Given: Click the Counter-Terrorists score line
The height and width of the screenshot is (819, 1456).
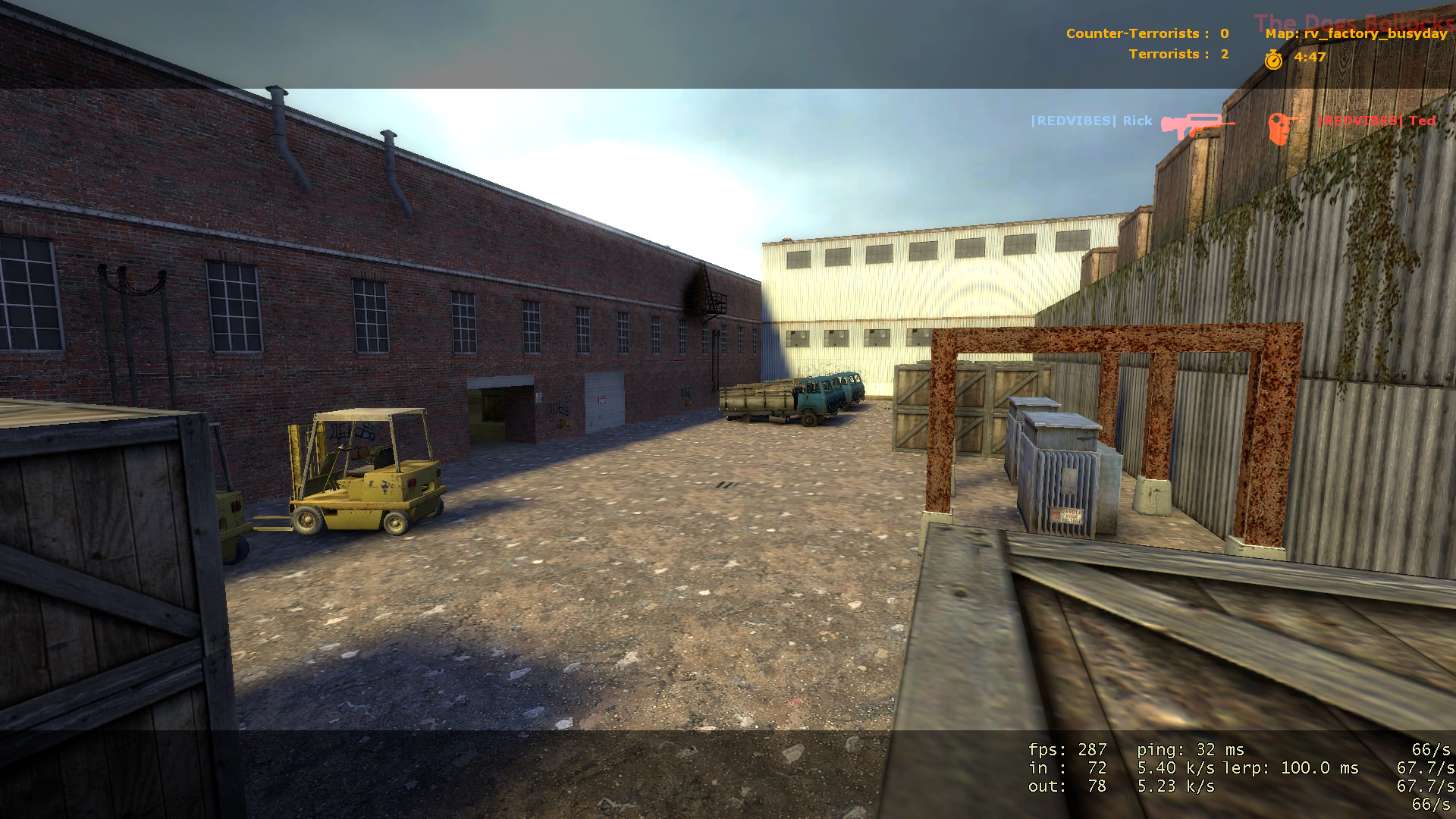Looking at the screenshot, I should pos(1147,33).
